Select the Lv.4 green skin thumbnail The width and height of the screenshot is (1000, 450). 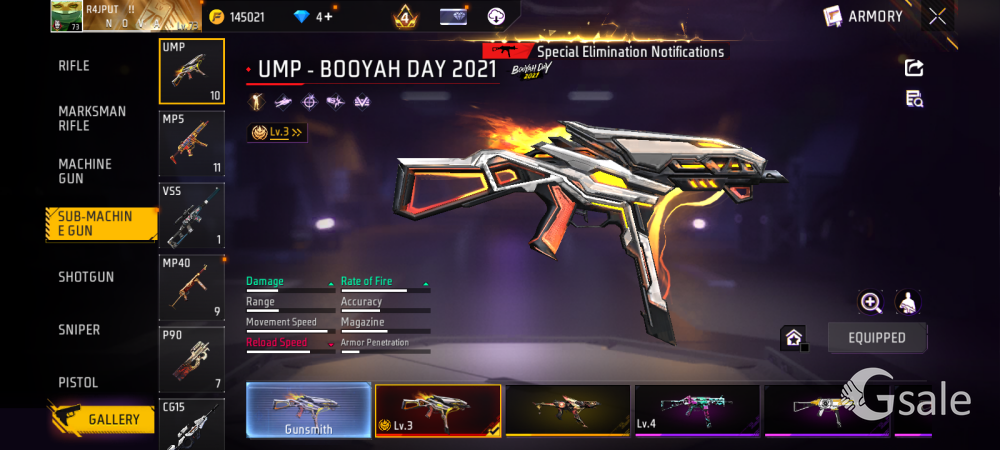pos(697,410)
